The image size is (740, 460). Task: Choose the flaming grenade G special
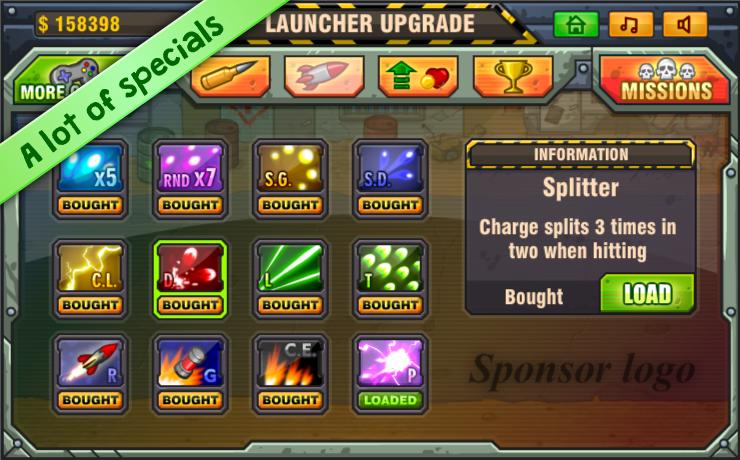point(190,364)
